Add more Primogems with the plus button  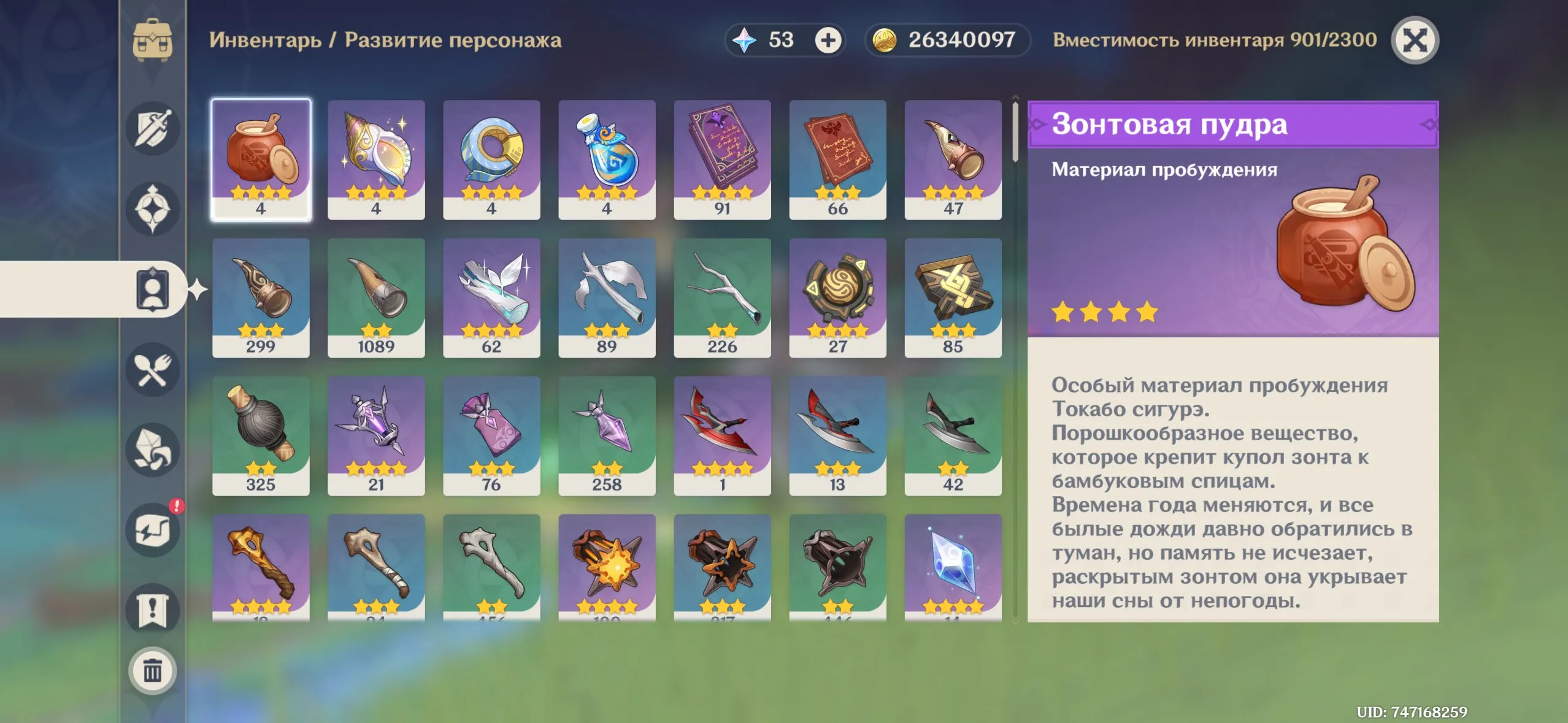pyautogui.click(x=828, y=40)
